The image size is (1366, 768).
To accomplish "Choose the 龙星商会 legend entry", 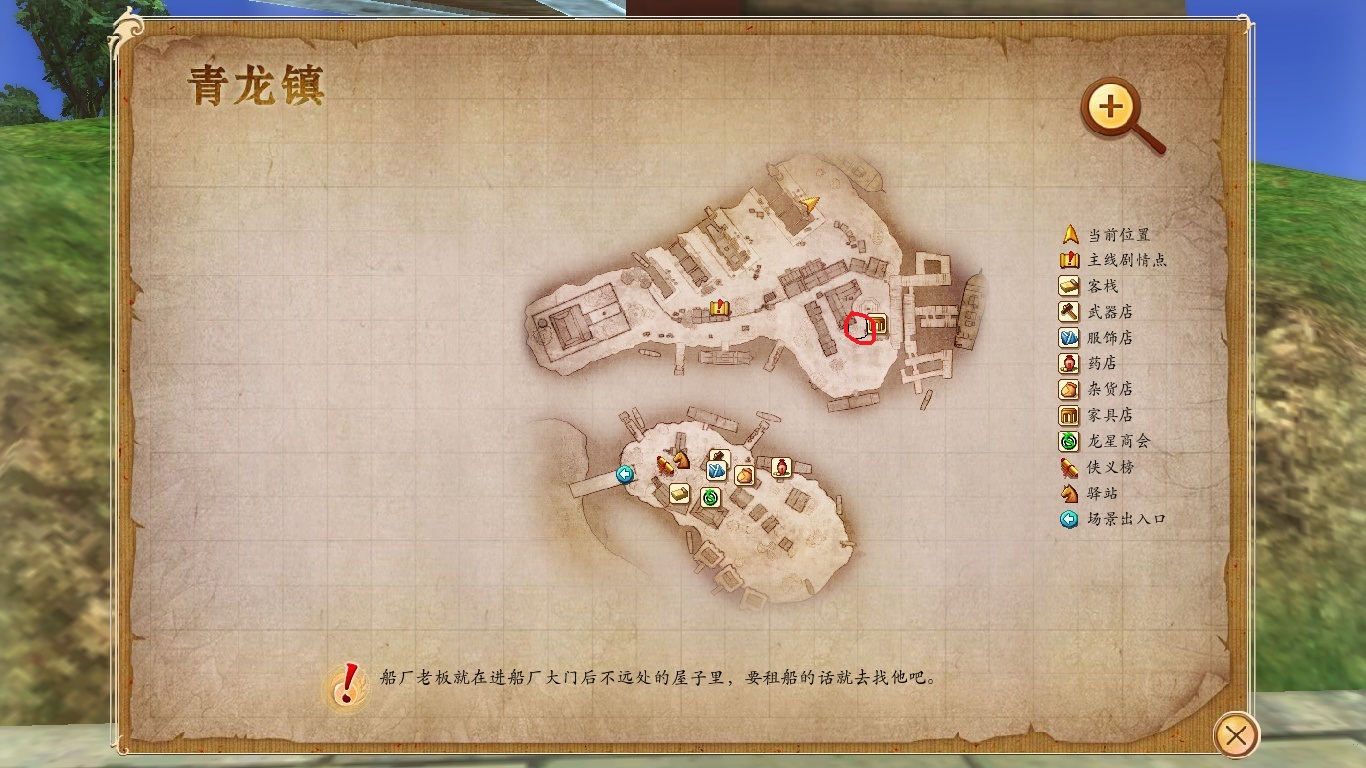I will pos(1120,441).
